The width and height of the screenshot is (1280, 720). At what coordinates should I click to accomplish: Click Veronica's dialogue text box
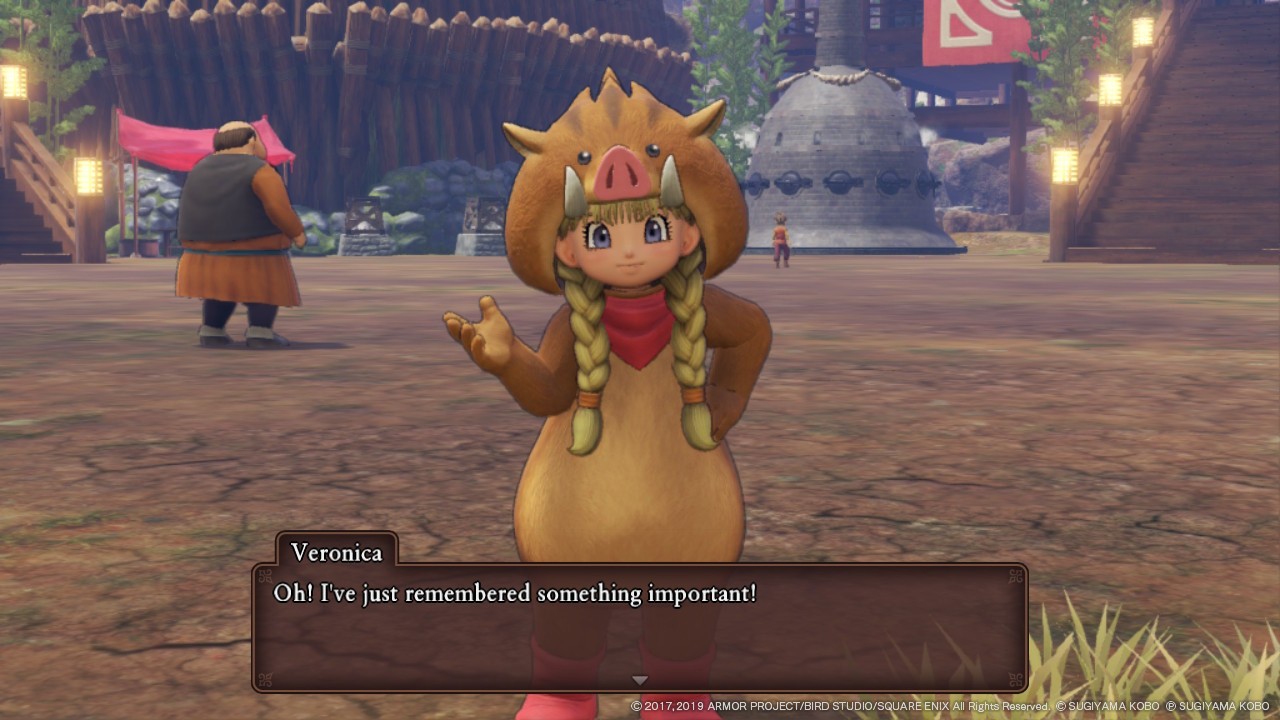click(x=640, y=626)
